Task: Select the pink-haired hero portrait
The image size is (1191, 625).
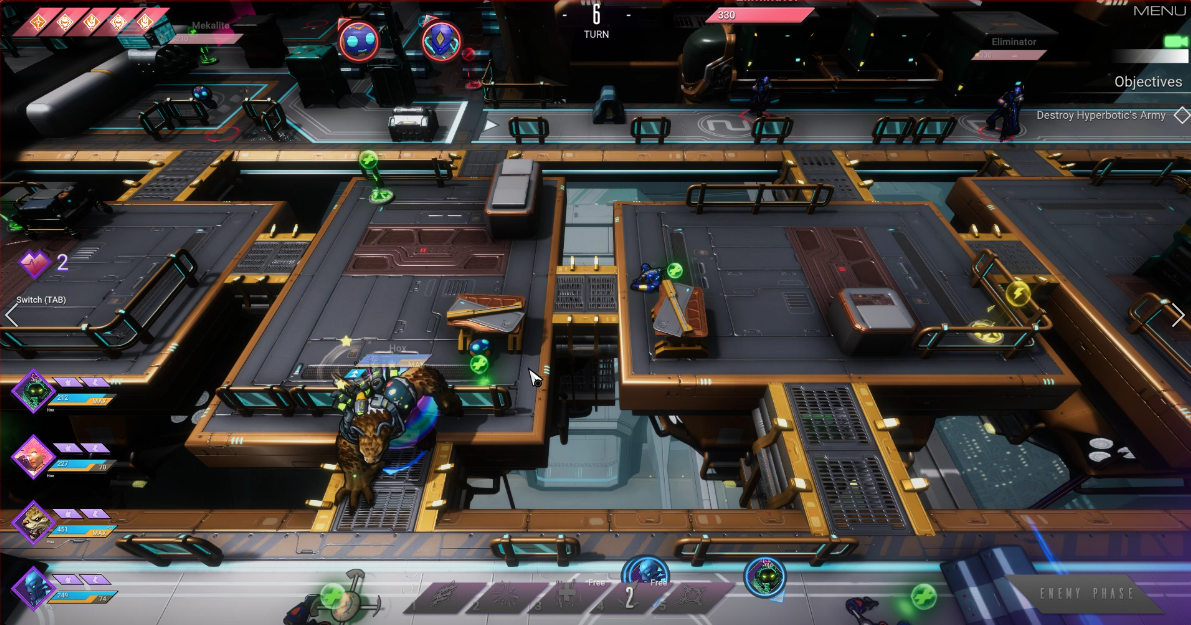Action: tap(33, 456)
